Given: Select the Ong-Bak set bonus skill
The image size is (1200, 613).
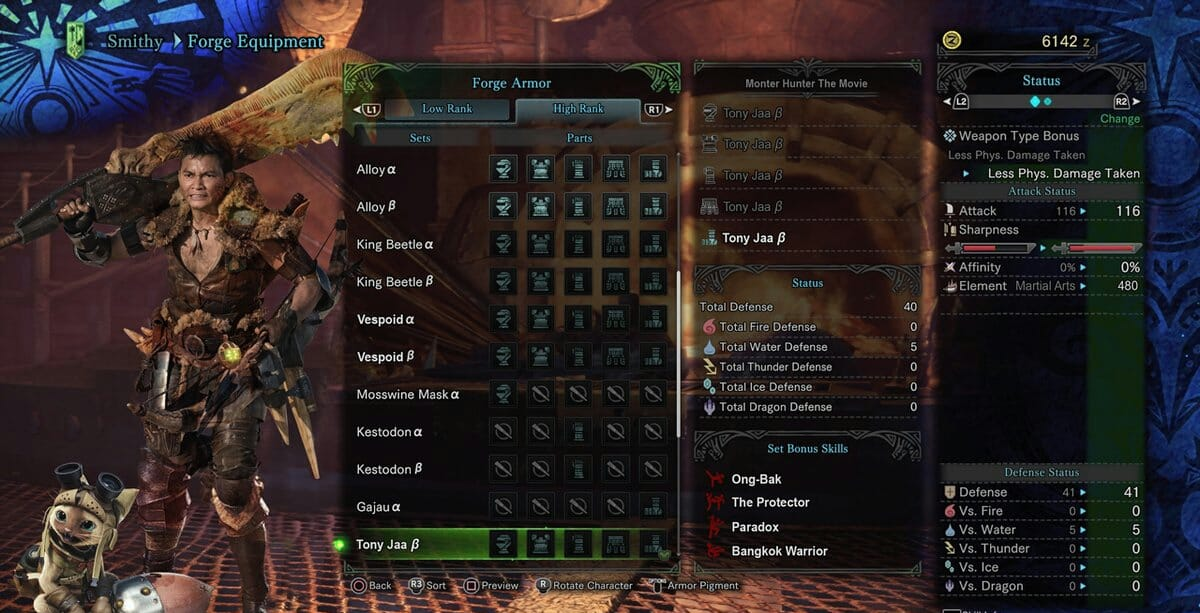Looking at the screenshot, I should coord(756,479).
